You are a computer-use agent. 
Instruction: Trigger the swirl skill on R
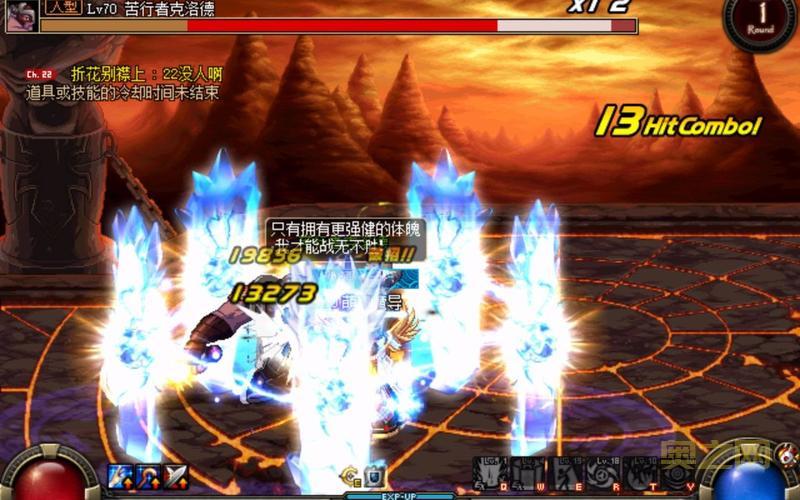click(603, 473)
